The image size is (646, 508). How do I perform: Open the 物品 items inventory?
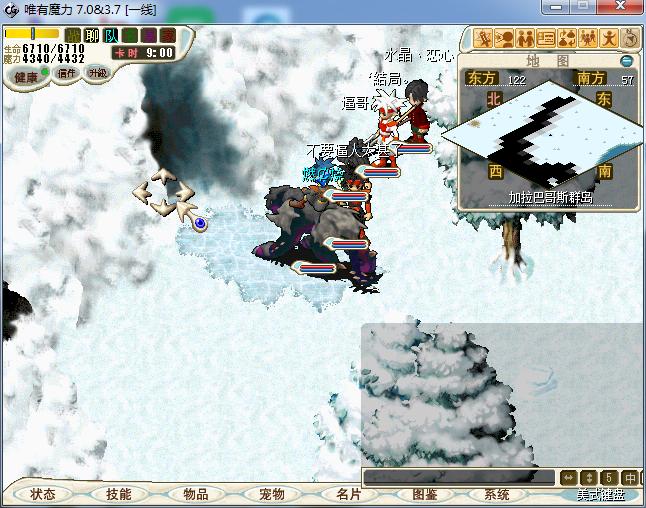(195, 494)
